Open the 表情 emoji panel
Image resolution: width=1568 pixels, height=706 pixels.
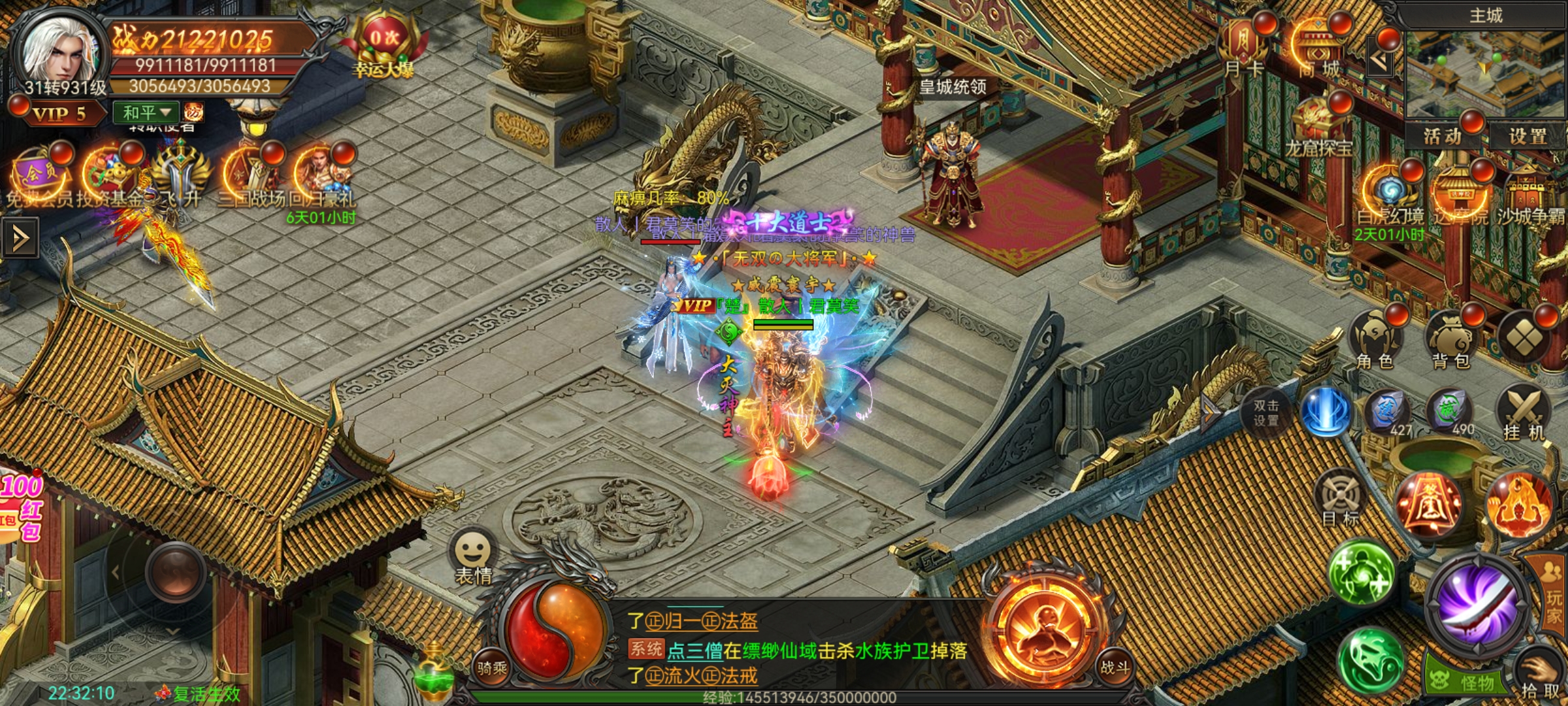(472, 556)
